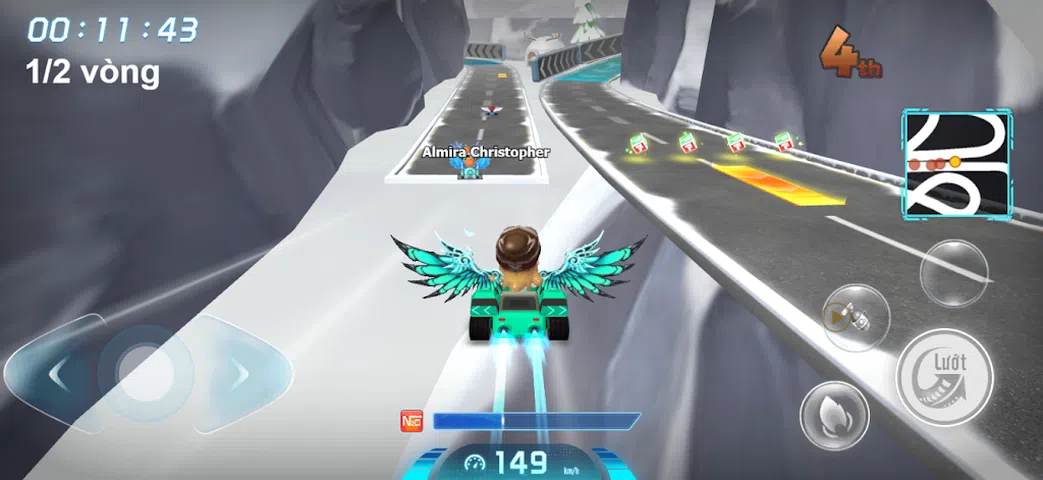1043x480 pixels.
Task: Activate the flame nitro boost button
Action: (834, 415)
